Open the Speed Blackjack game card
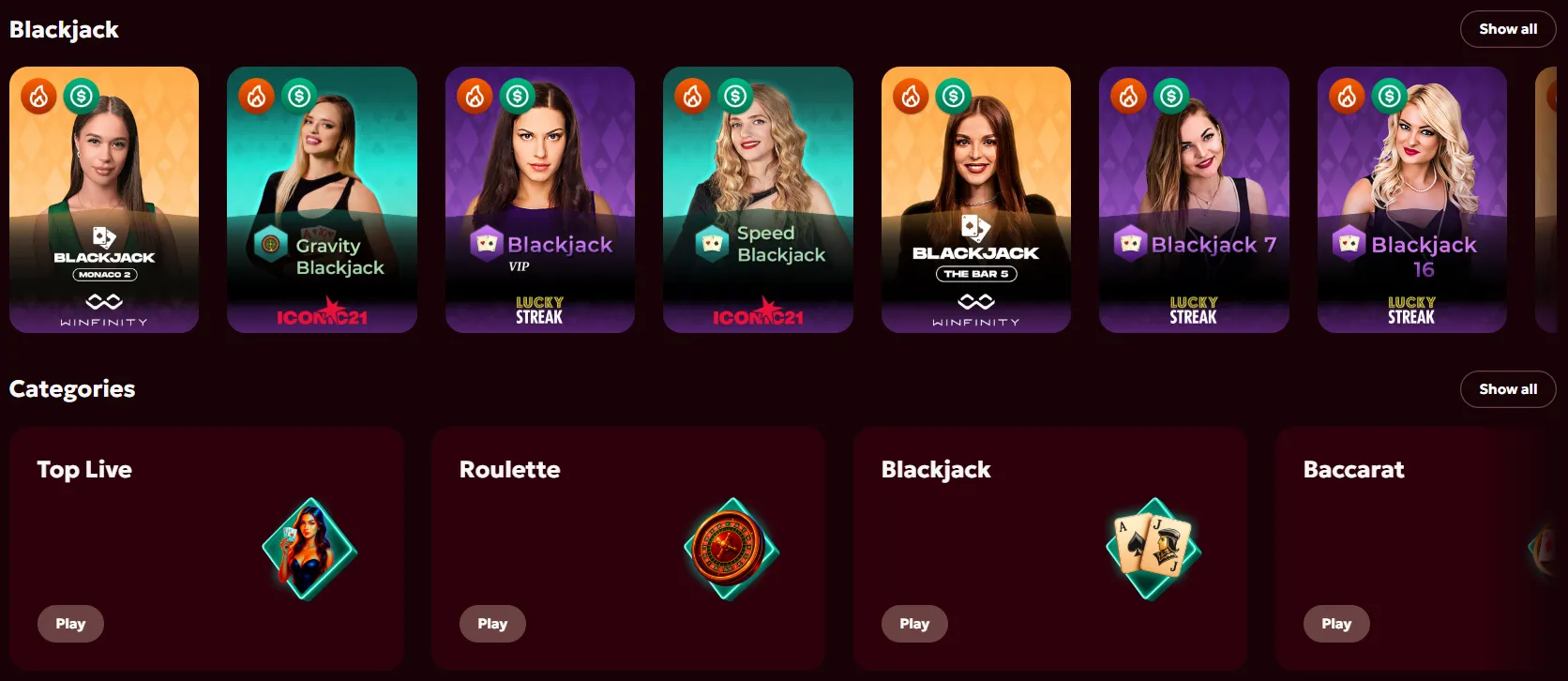Image resolution: width=1568 pixels, height=681 pixels. pyautogui.click(x=758, y=200)
